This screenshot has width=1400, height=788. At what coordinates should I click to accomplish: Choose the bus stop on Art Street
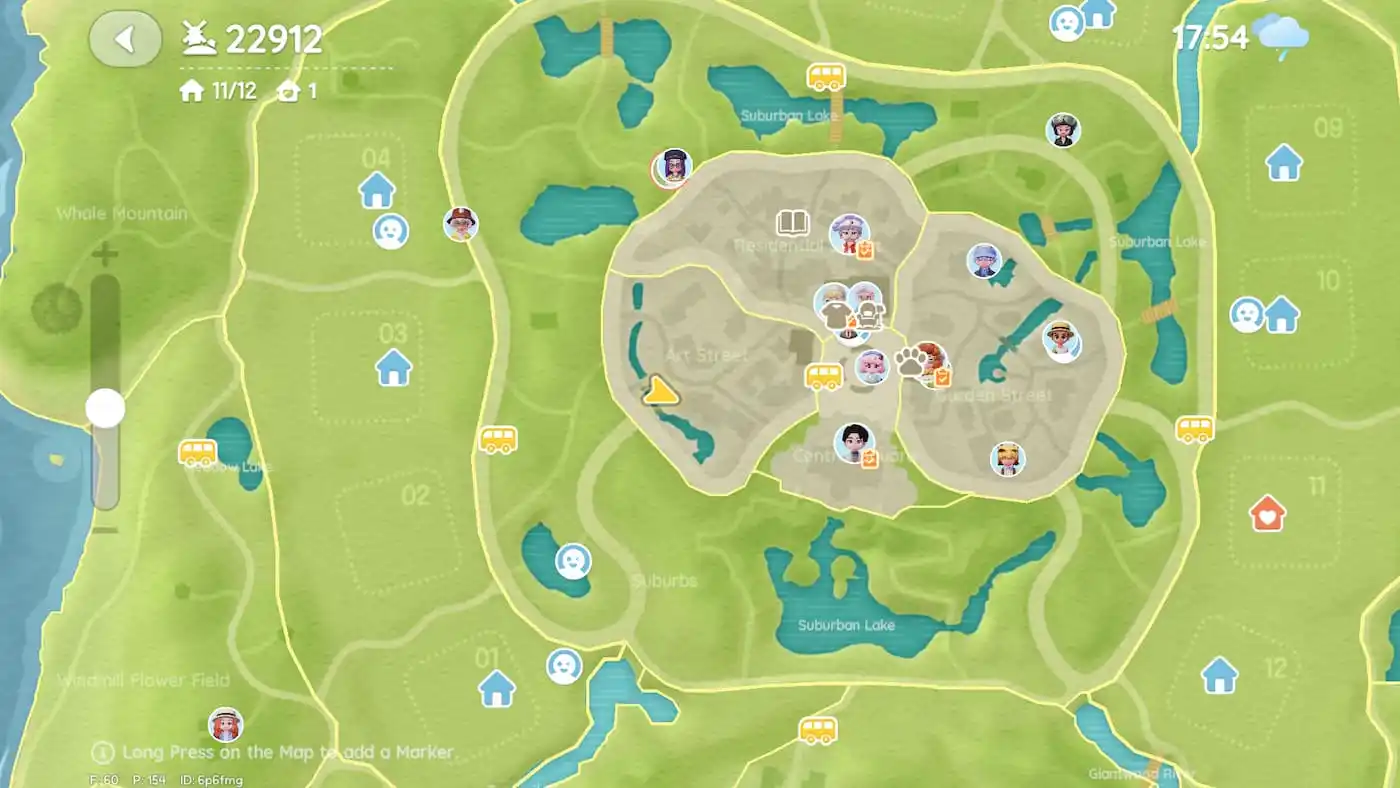824,377
